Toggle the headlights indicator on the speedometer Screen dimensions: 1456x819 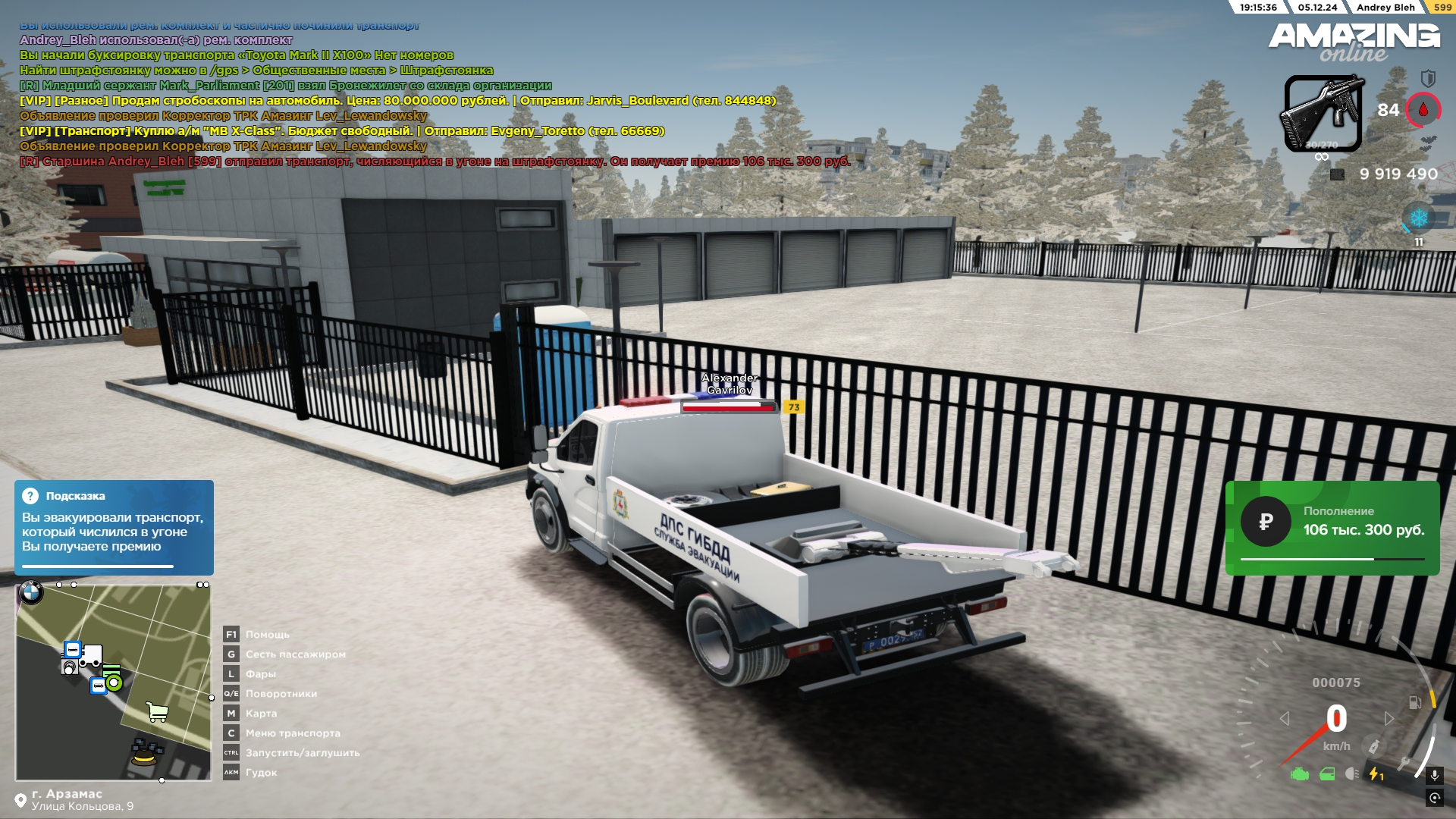coord(1352,774)
